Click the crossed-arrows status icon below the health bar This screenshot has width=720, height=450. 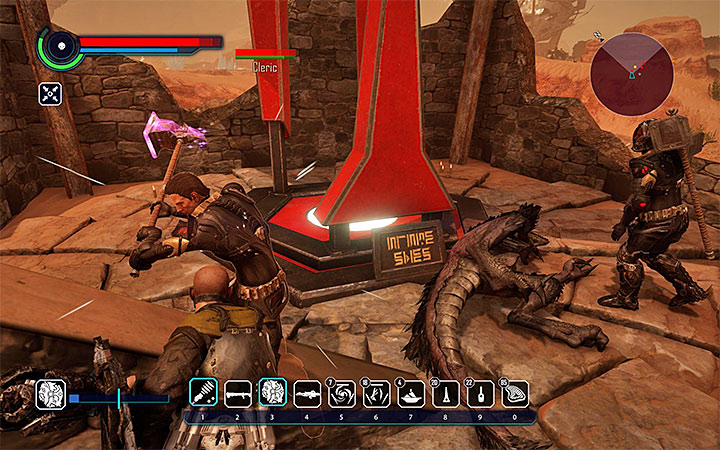click(x=51, y=94)
